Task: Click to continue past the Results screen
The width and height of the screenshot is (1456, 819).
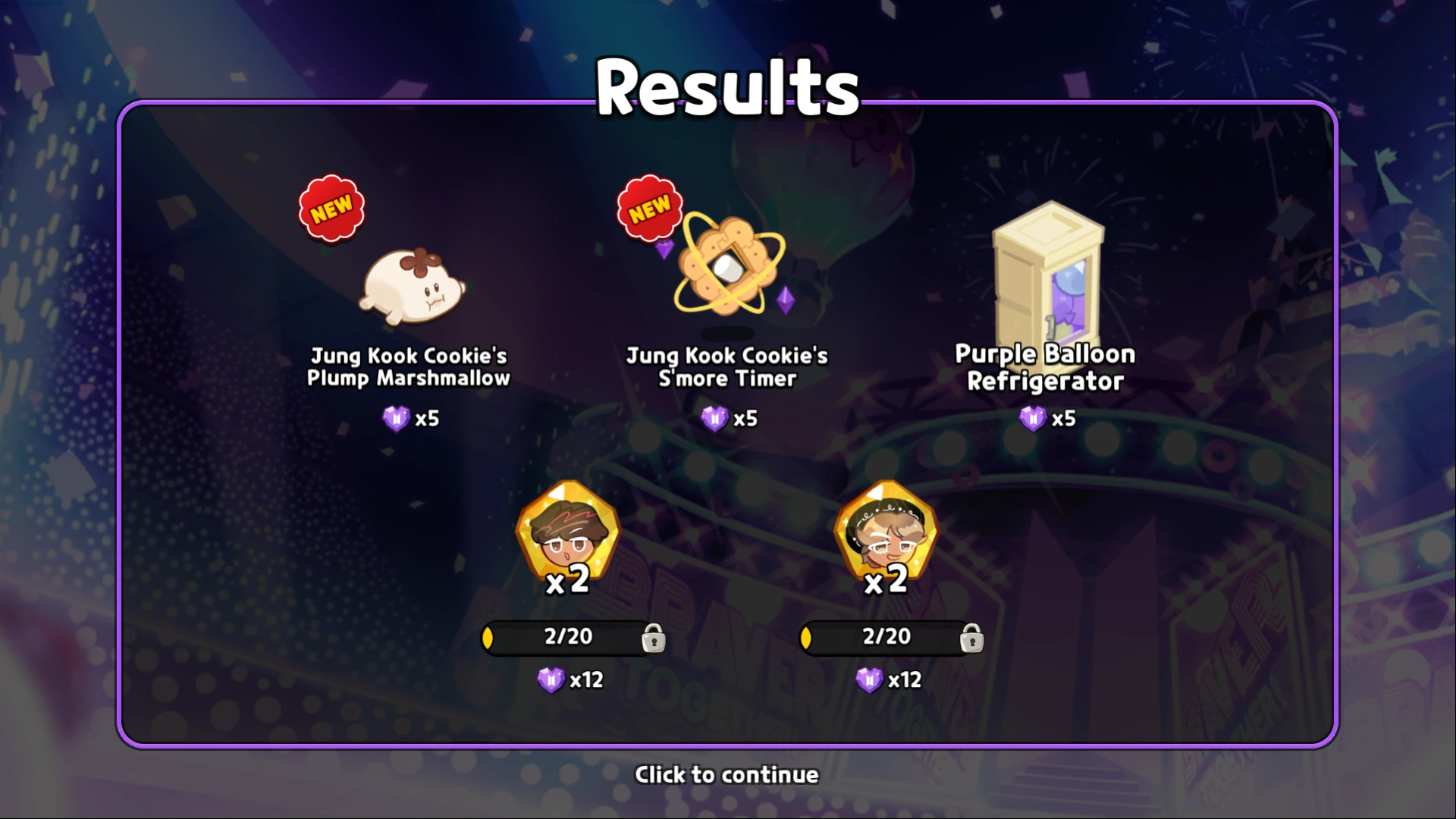Action: pyautogui.click(x=726, y=774)
